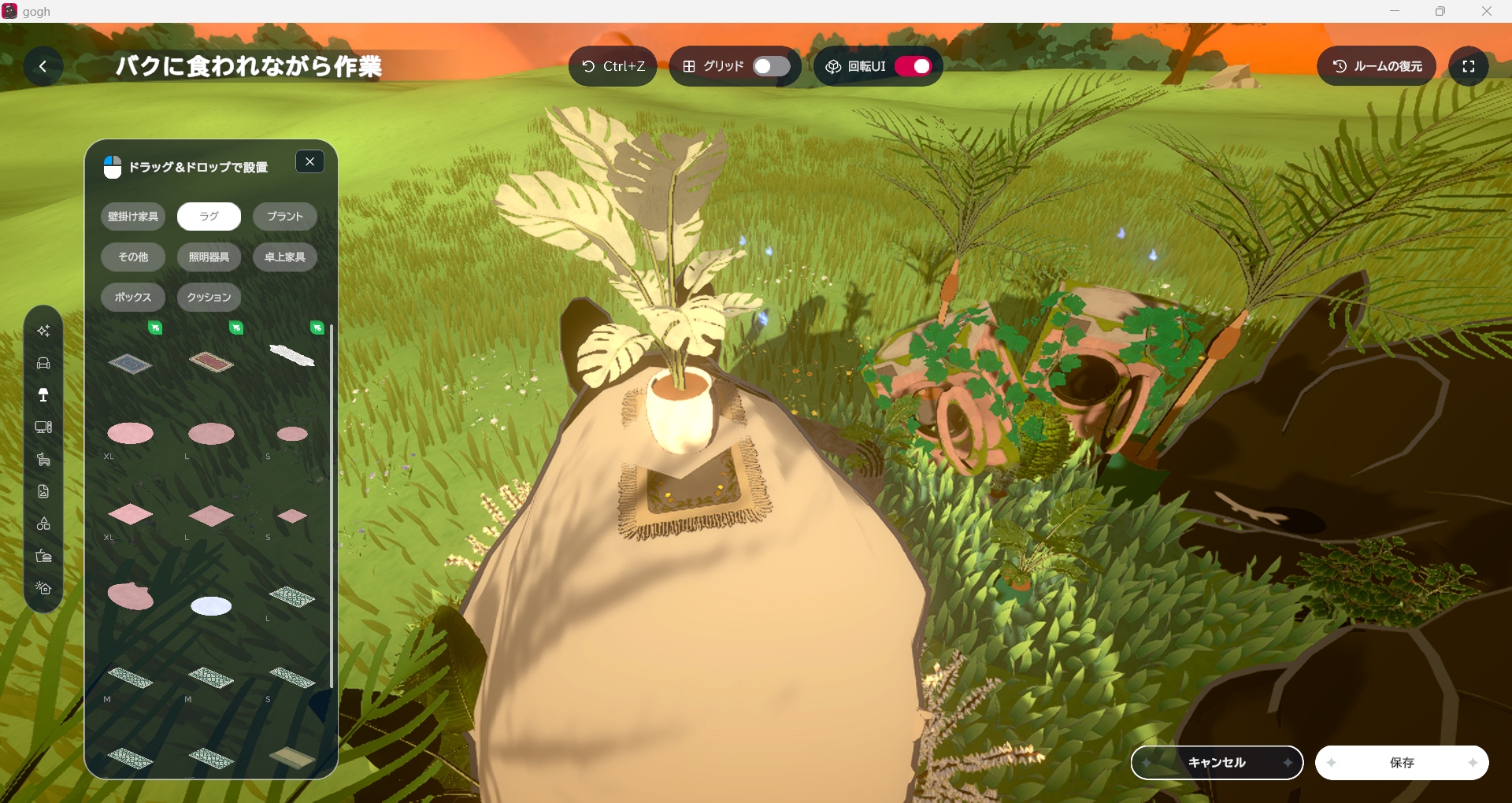The image size is (1512, 803).
Task: Open the ボックス category
Action: click(133, 297)
